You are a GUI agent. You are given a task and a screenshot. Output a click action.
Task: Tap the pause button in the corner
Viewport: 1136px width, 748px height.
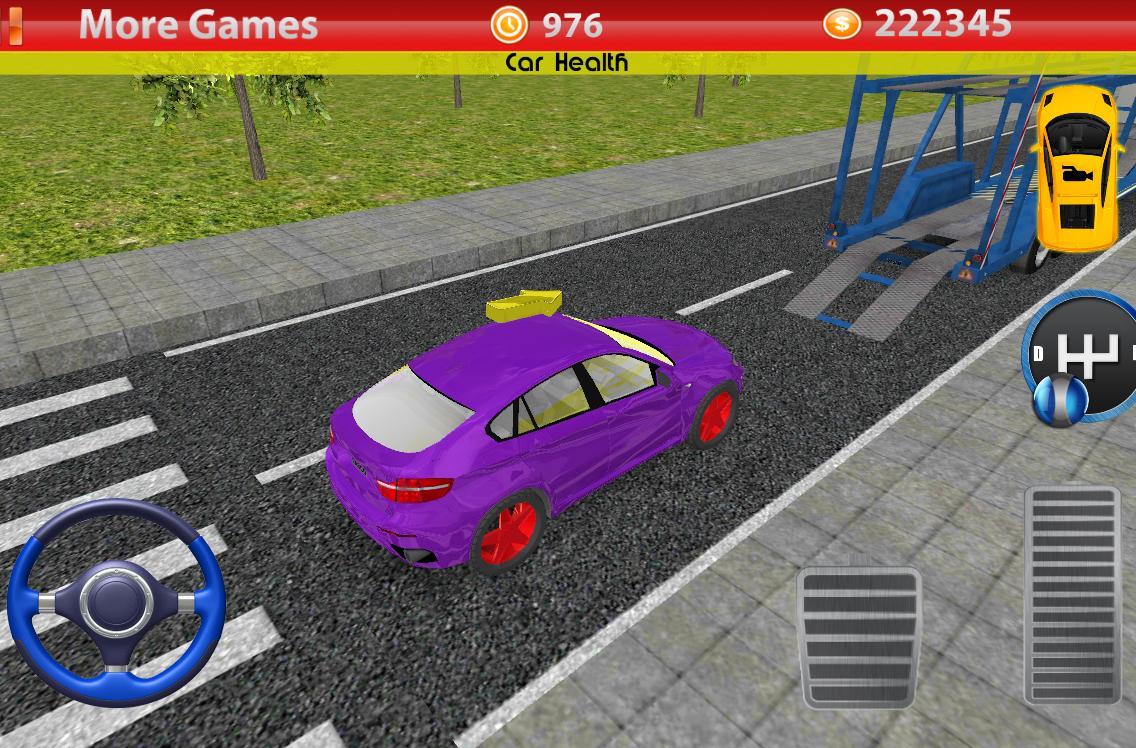[14, 25]
